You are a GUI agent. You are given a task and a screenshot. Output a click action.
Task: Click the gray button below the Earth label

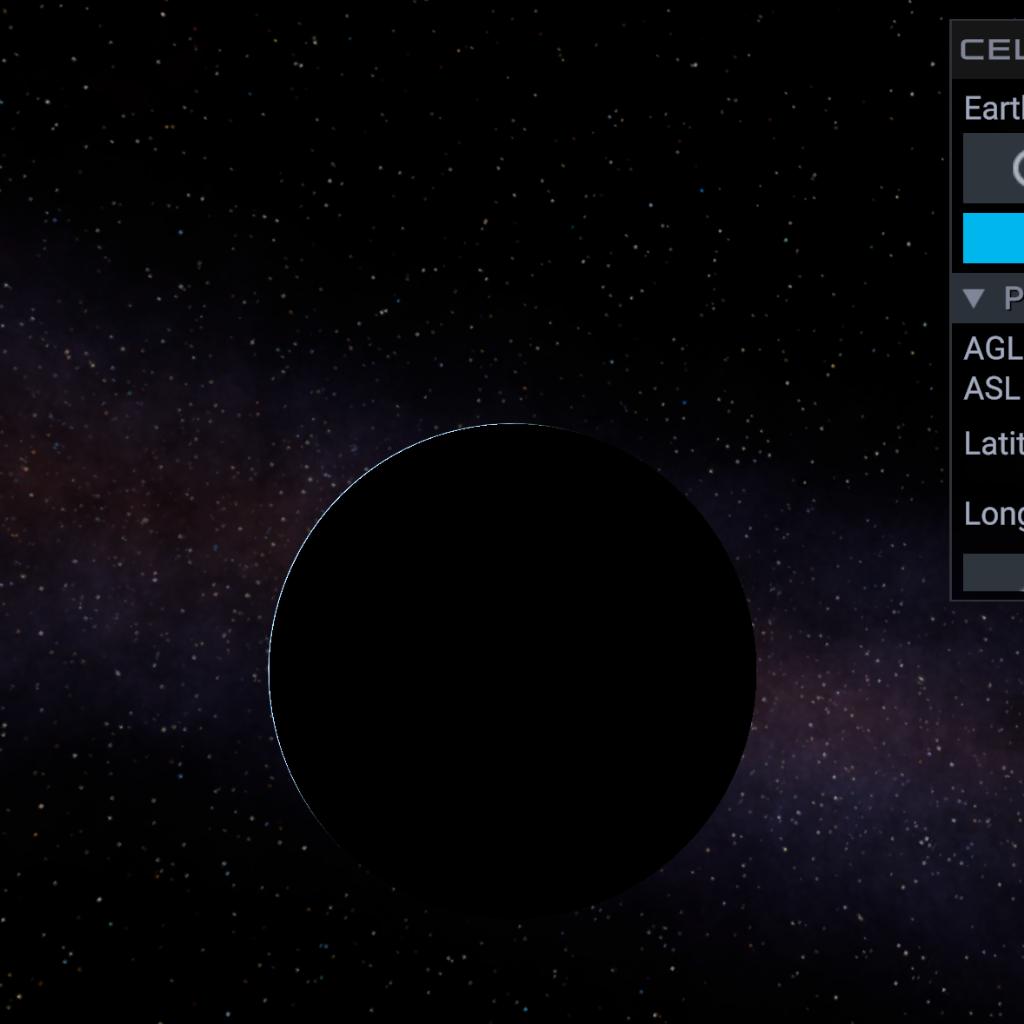click(x=994, y=168)
